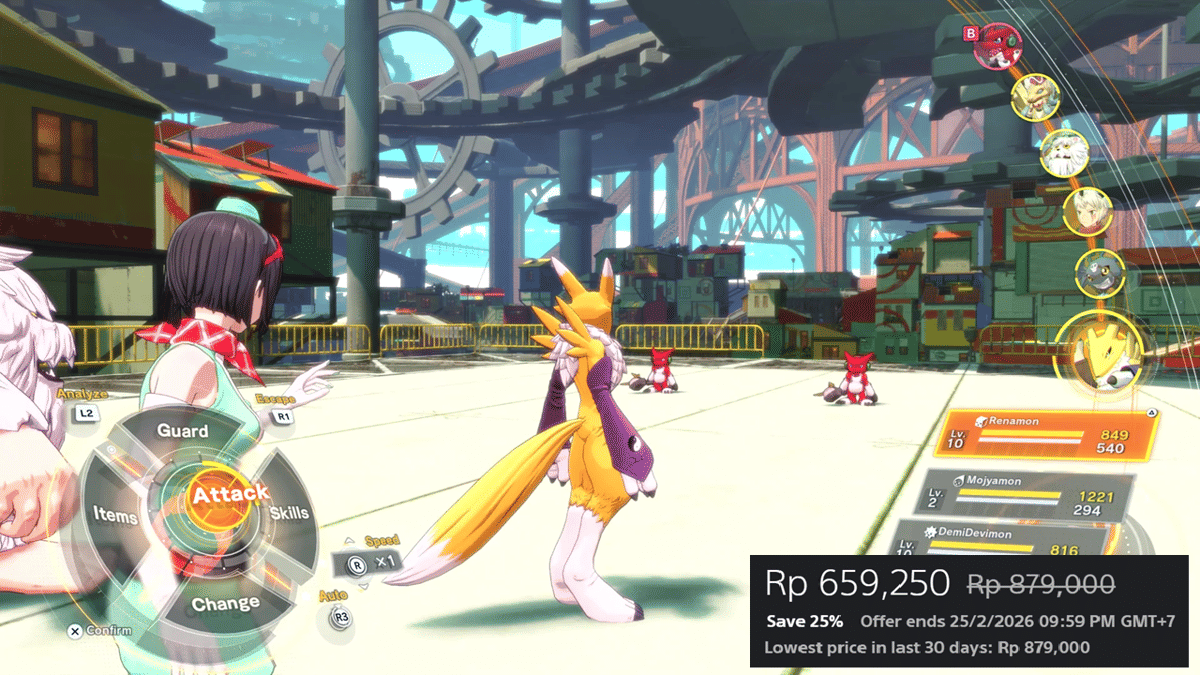Click the yellow horned Digimon turn-order portrait
This screenshot has height=675, width=1200.
(1034, 97)
